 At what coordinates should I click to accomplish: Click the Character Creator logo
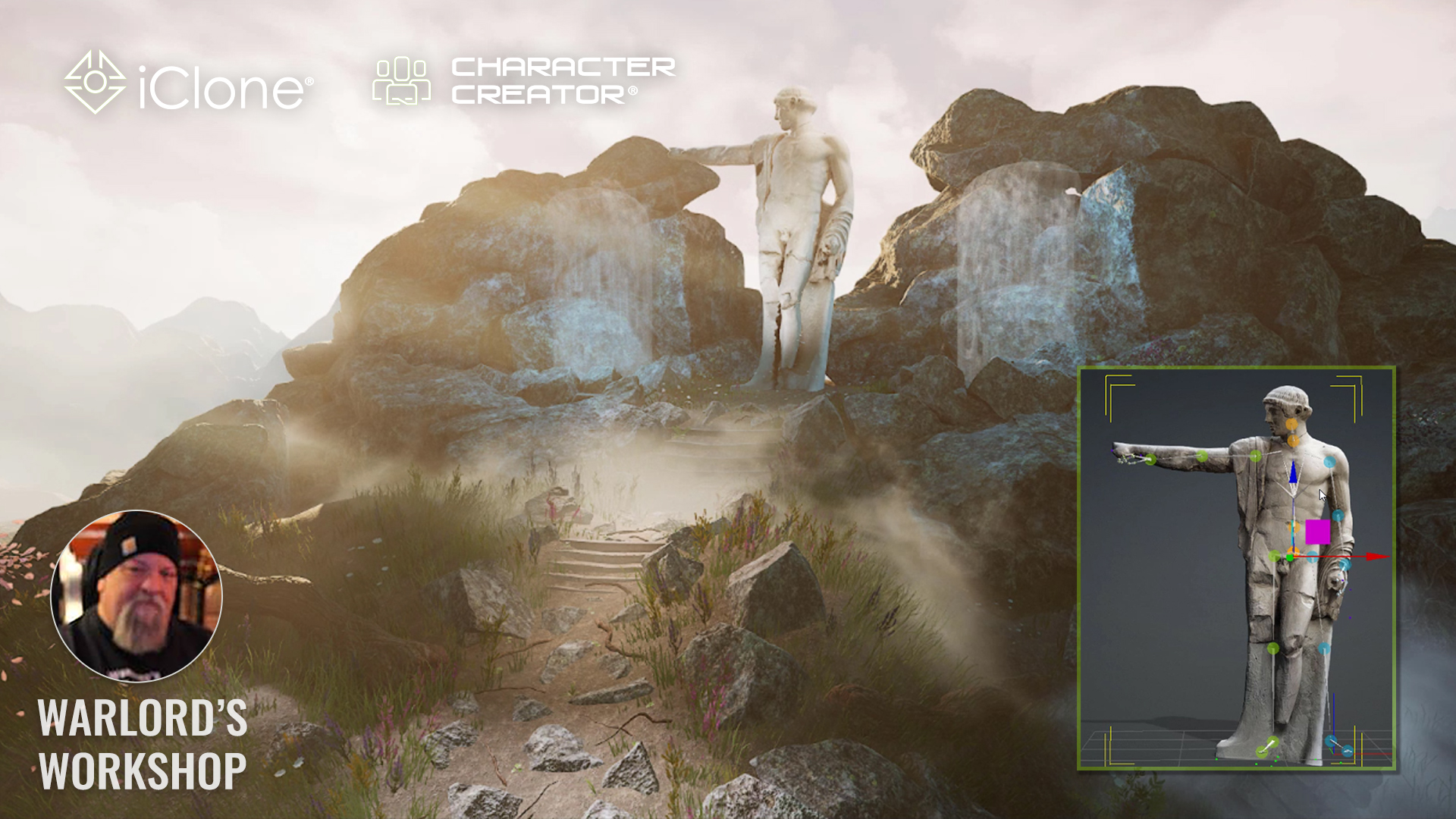523,80
